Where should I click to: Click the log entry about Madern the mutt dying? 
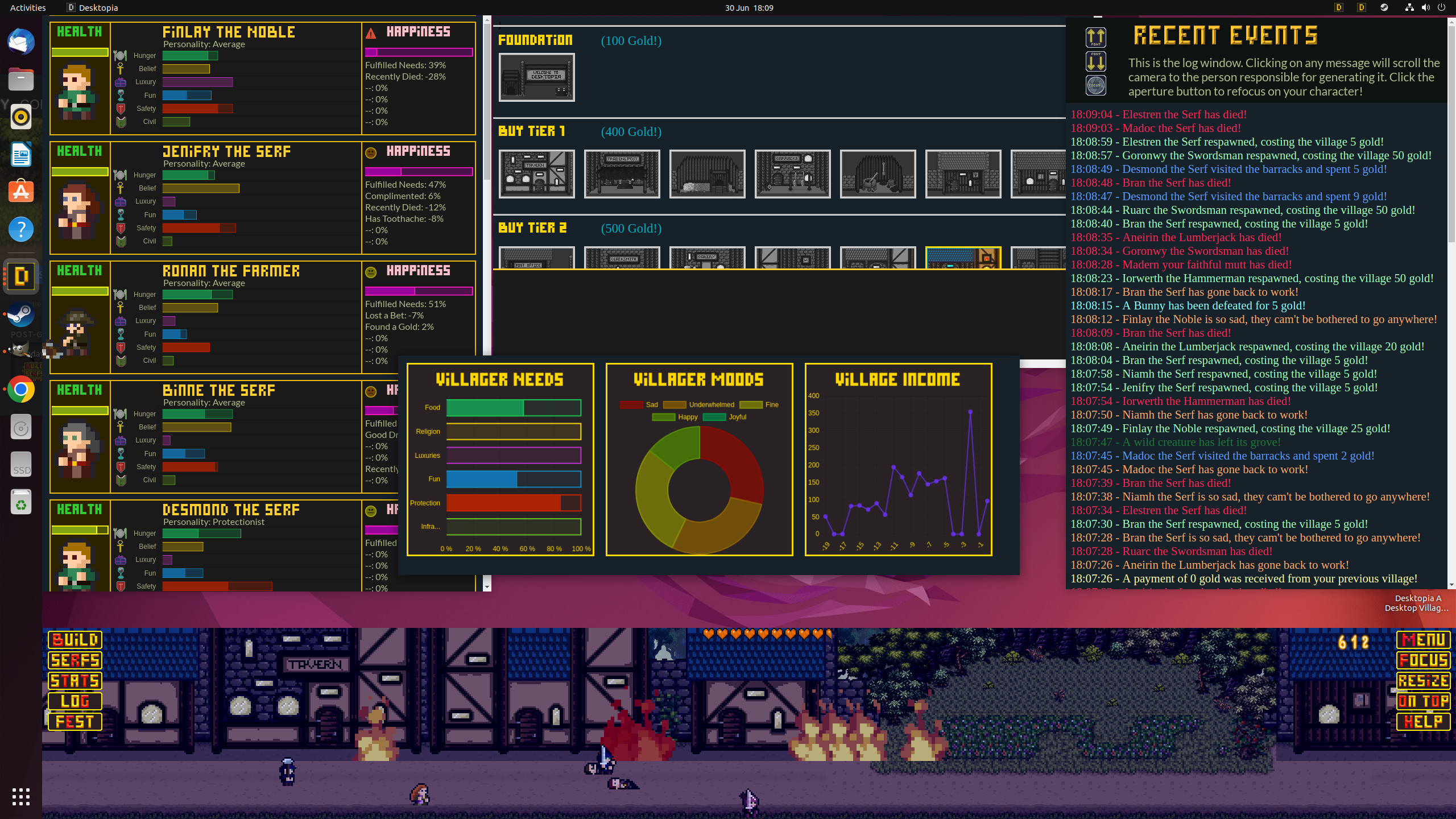click(1179, 264)
